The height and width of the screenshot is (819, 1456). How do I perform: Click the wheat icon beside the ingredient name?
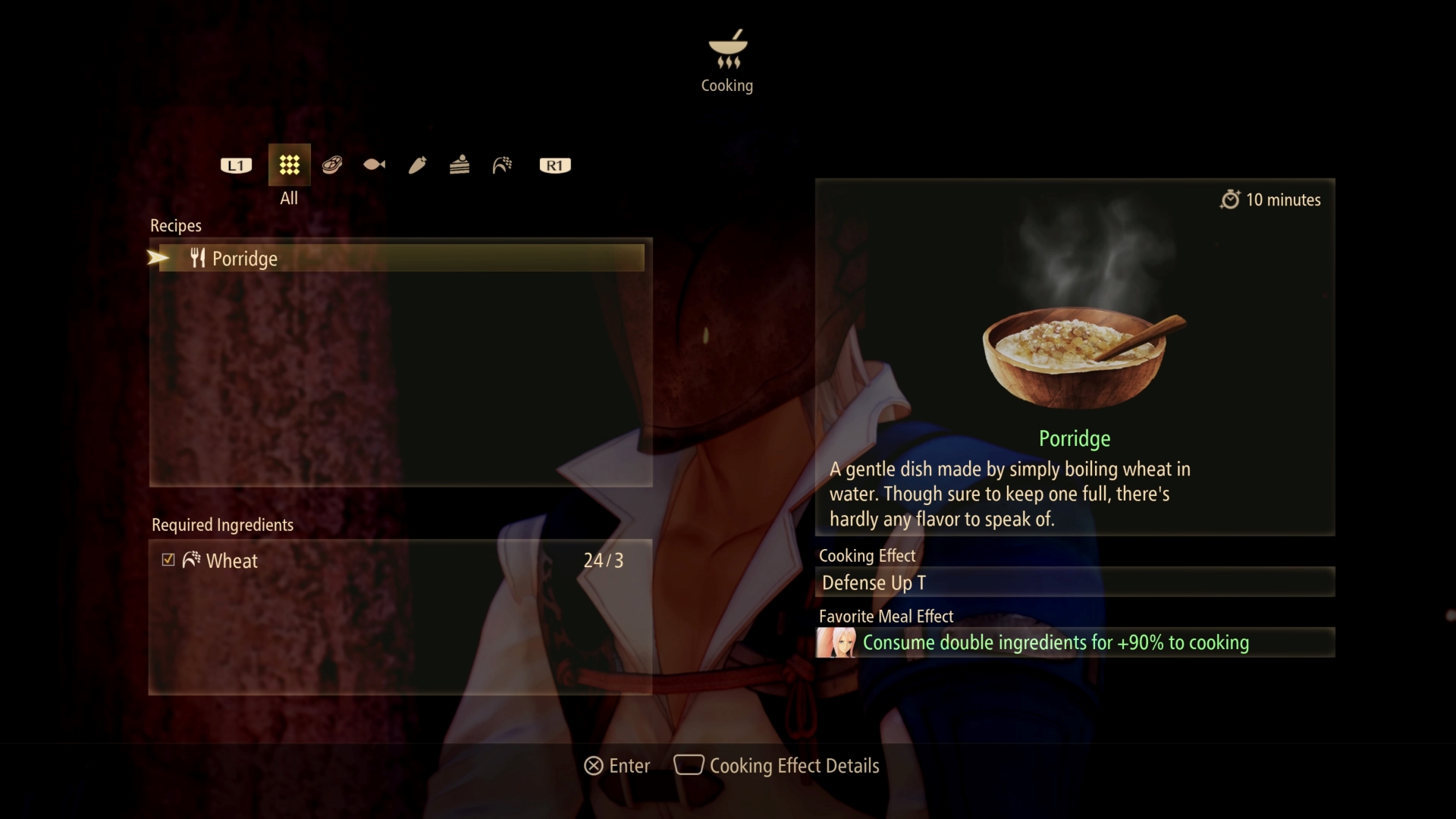pos(191,560)
